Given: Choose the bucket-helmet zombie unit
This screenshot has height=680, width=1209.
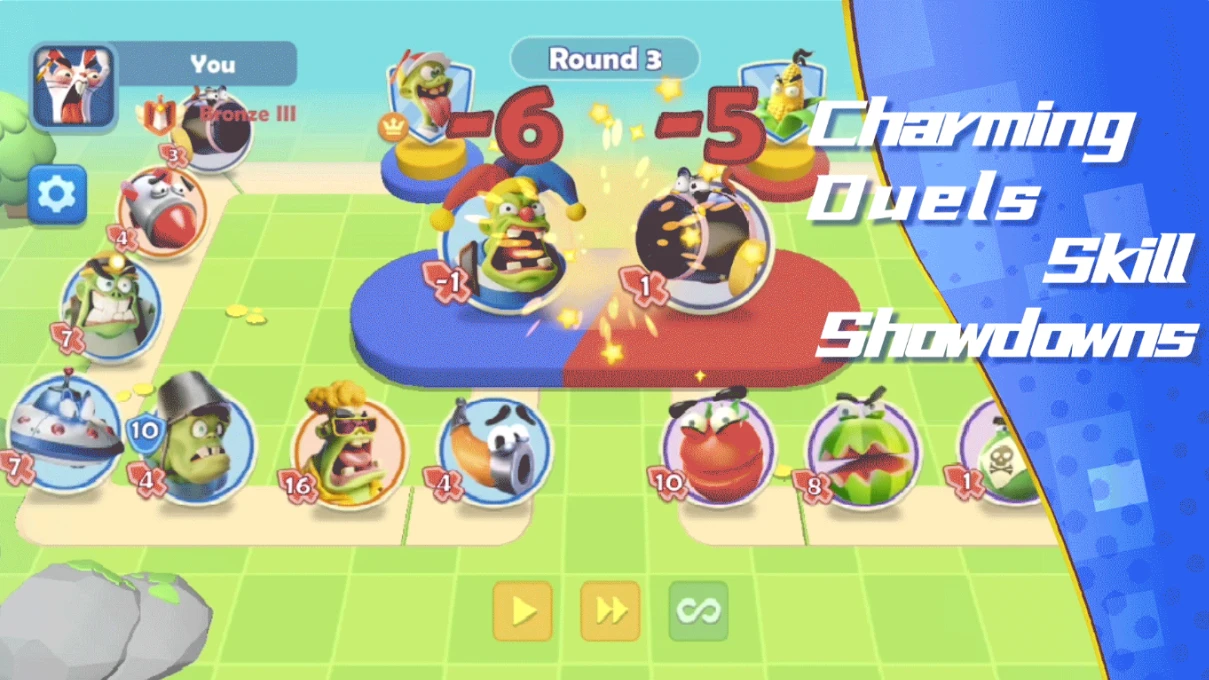Looking at the screenshot, I should [x=194, y=440].
